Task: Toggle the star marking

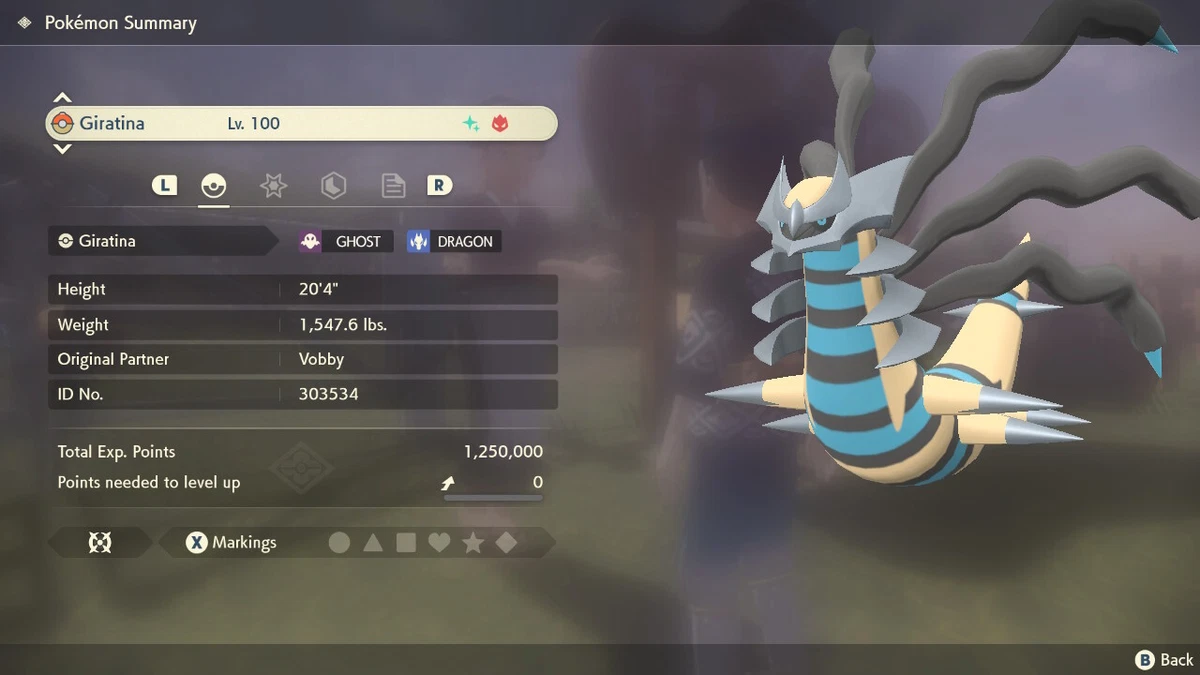Action: 473,543
